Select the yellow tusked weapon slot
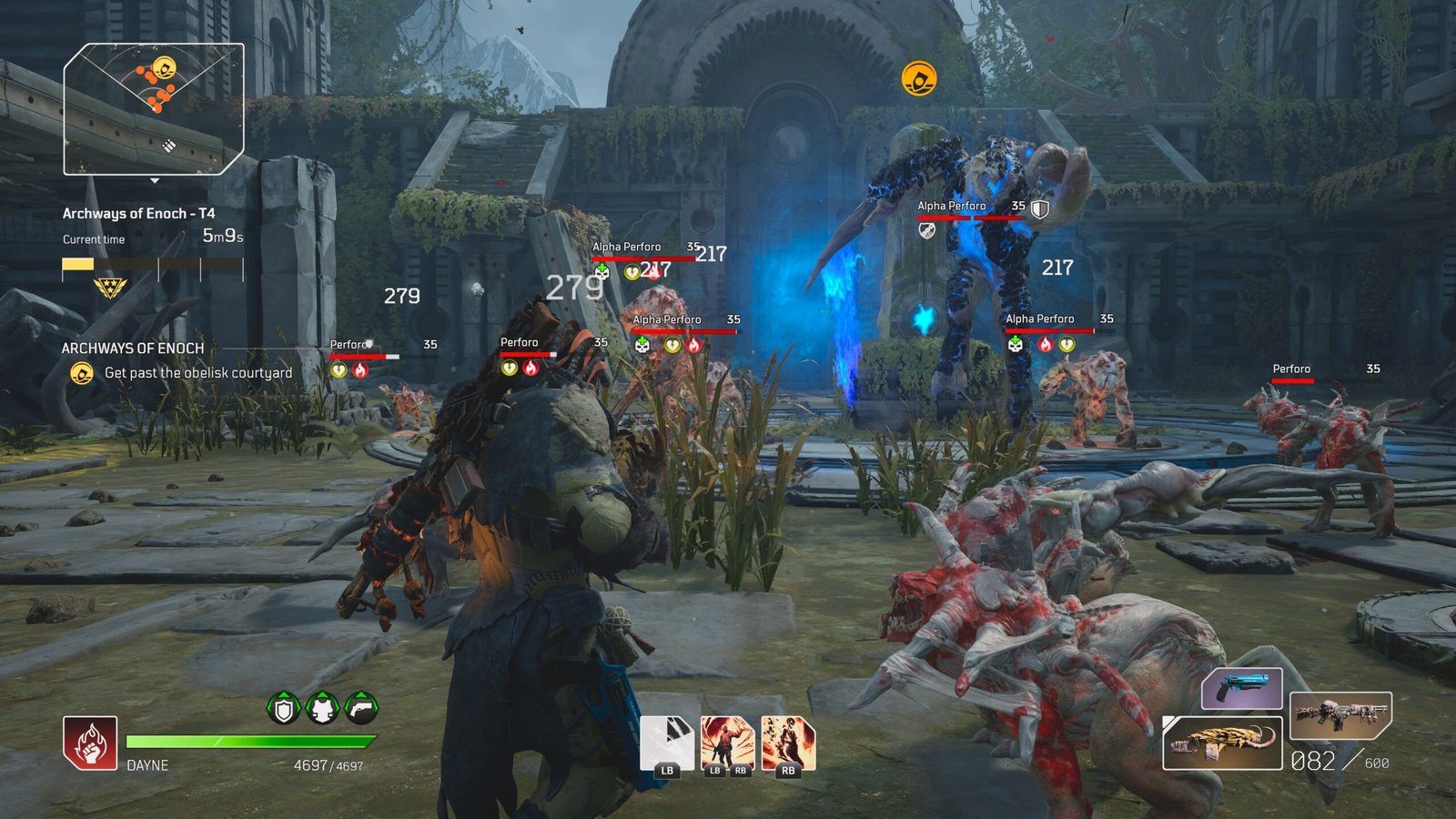Screen dimensions: 1456x819 1222,742
